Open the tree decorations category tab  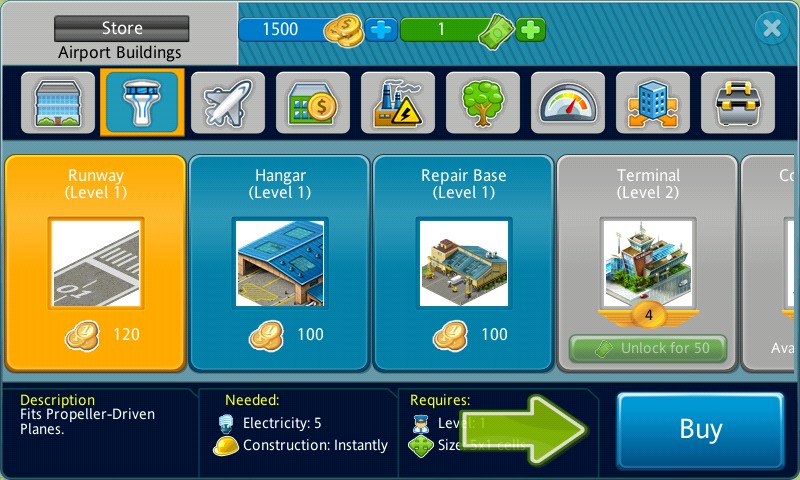pos(483,103)
